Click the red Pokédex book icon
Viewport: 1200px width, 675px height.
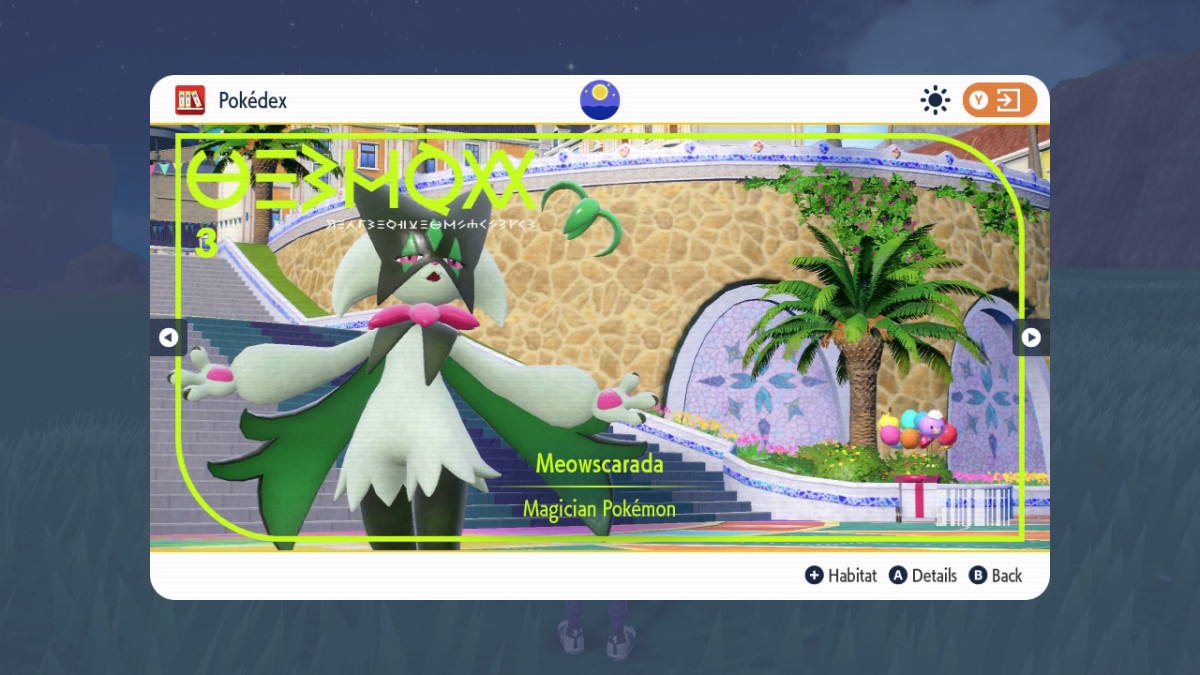coord(190,100)
